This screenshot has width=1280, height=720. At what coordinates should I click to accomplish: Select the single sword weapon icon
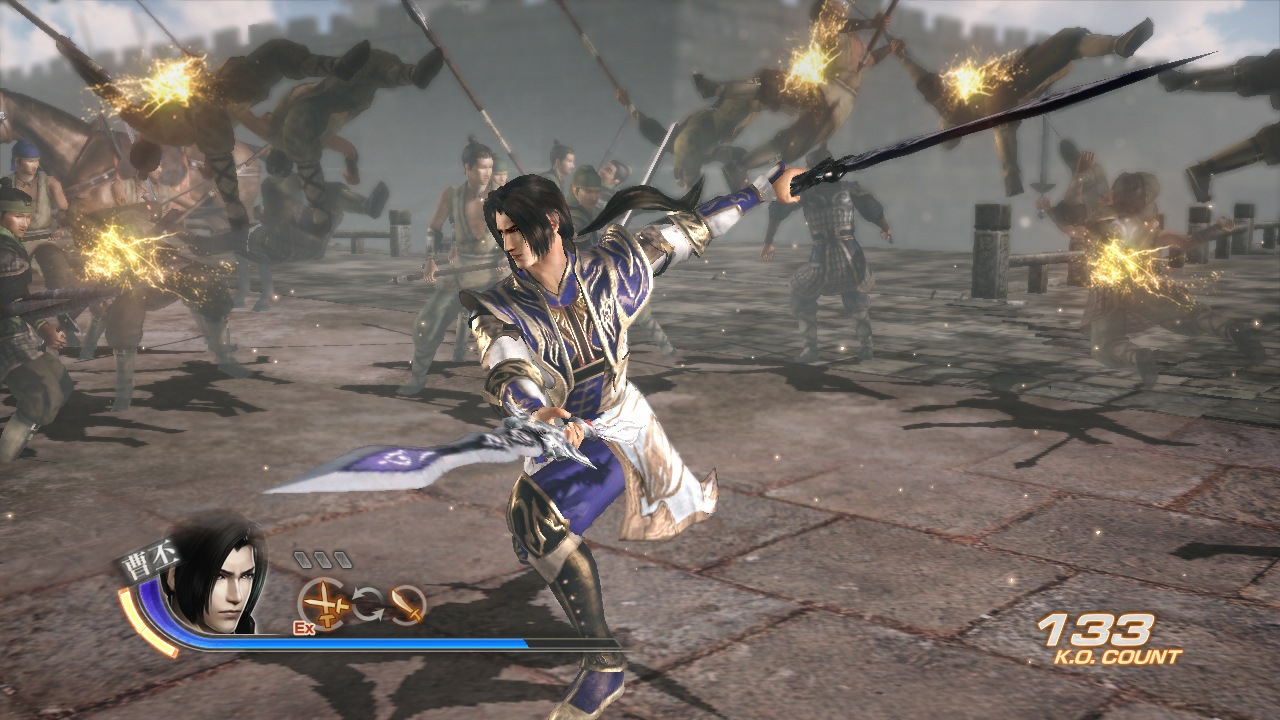tap(408, 605)
